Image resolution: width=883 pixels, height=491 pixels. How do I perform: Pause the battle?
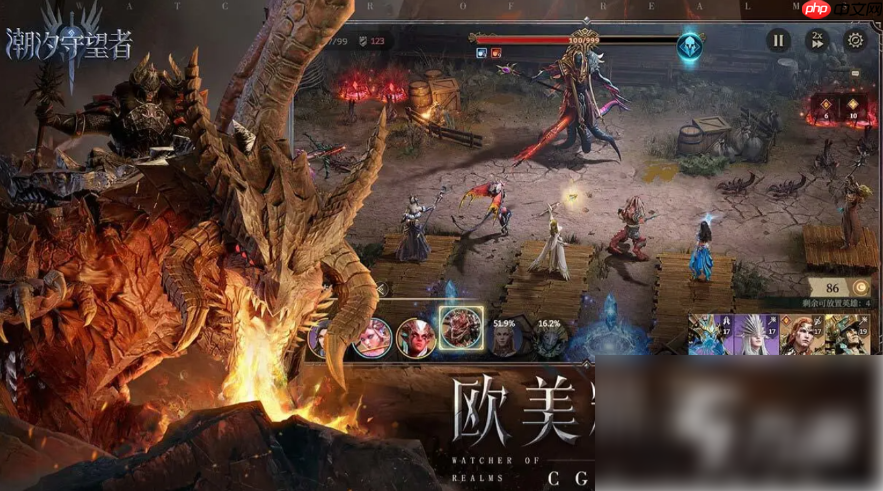pos(778,40)
